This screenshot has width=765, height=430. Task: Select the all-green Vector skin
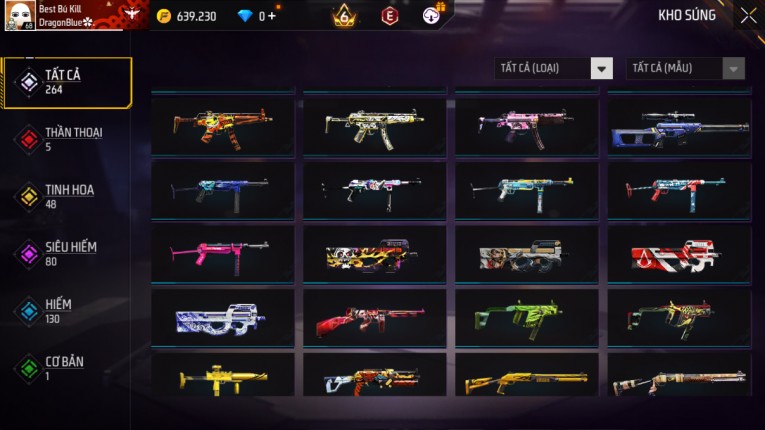(527, 318)
